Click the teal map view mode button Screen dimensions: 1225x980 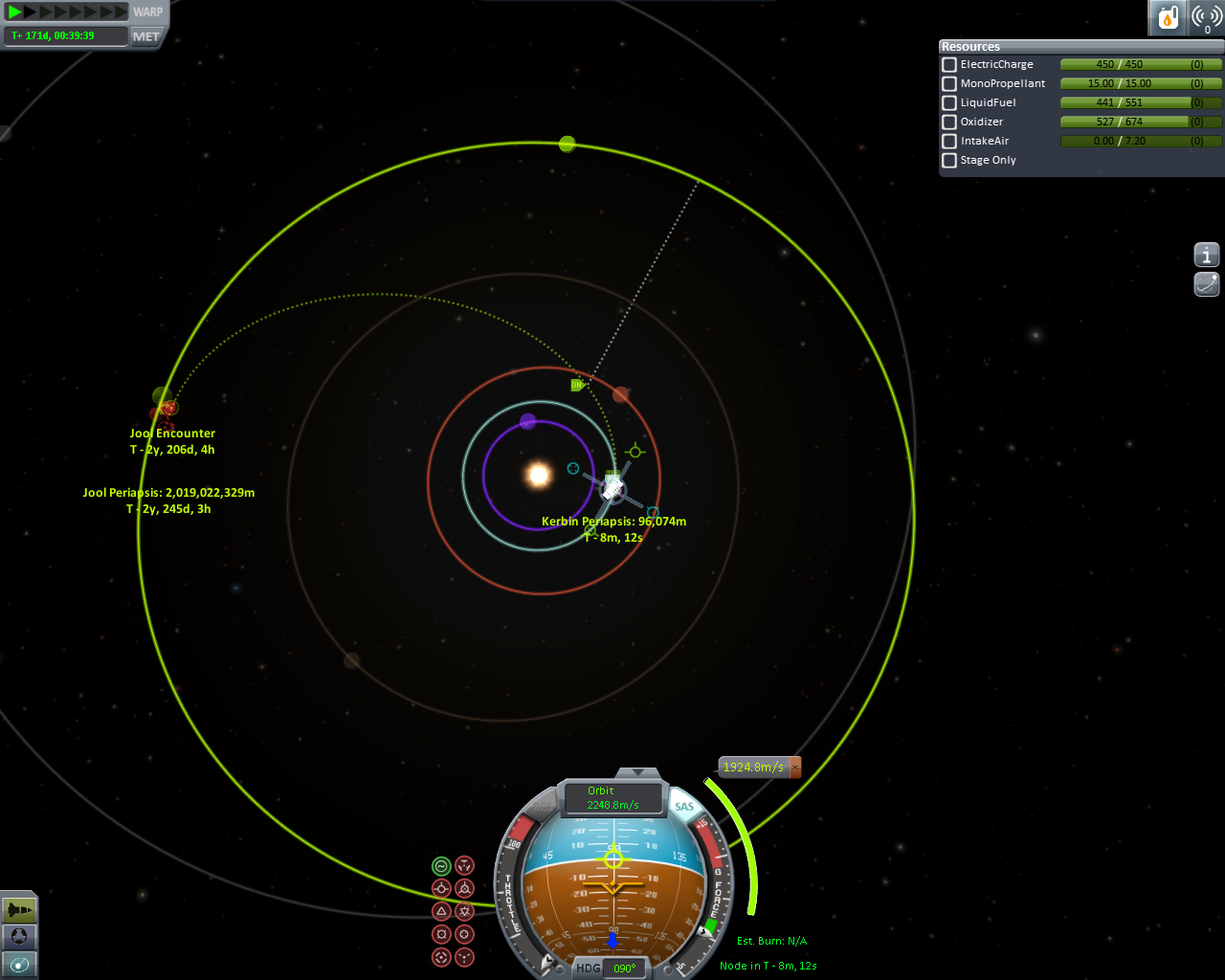point(19,965)
